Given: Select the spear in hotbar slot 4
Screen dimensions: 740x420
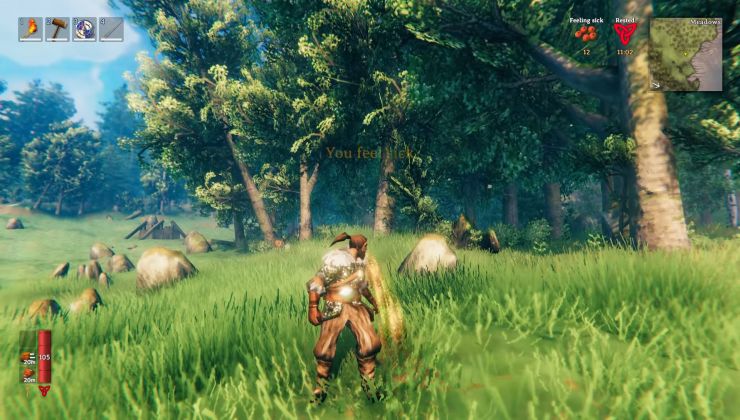Looking at the screenshot, I should tap(111, 29).
